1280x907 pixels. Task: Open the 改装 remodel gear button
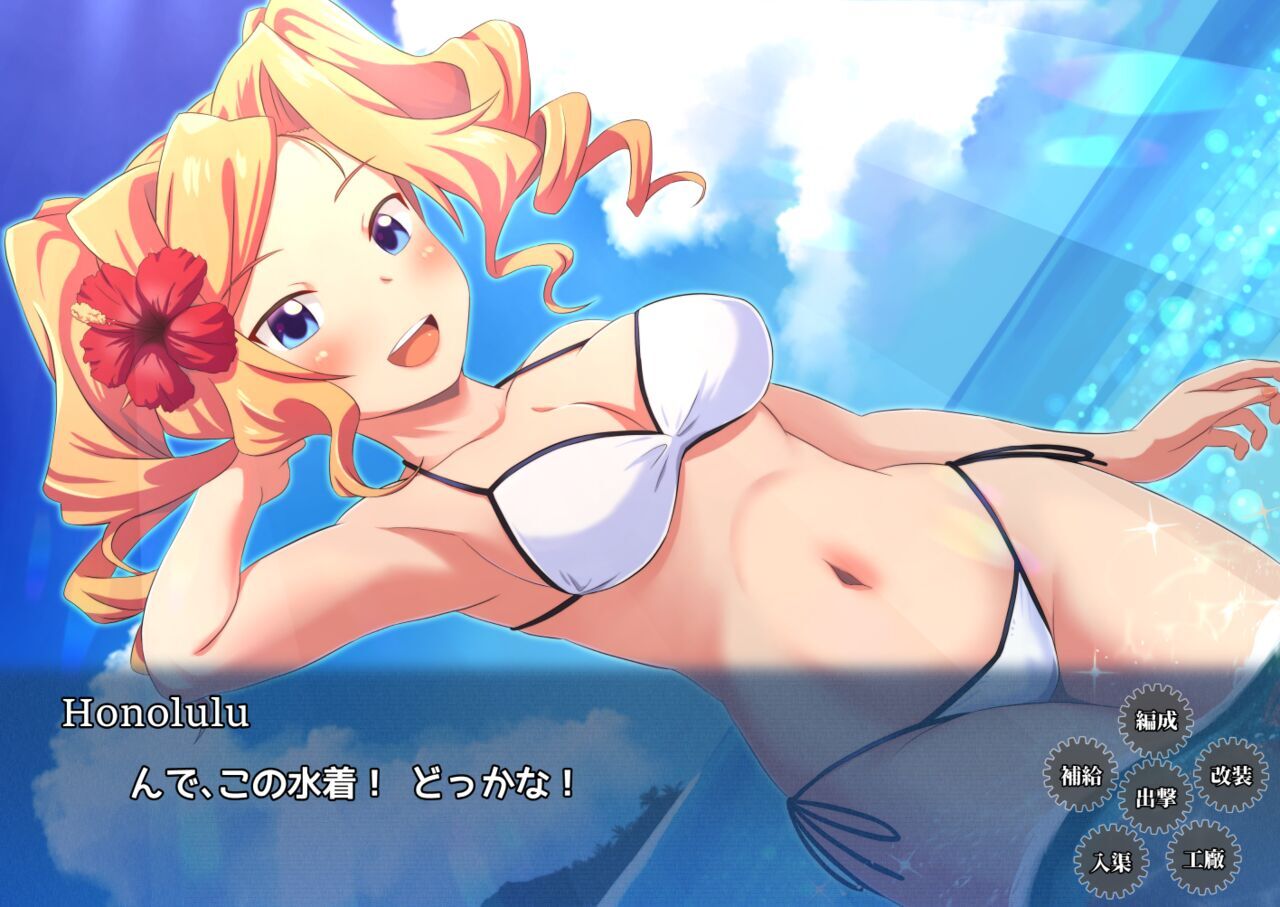(x=1231, y=775)
